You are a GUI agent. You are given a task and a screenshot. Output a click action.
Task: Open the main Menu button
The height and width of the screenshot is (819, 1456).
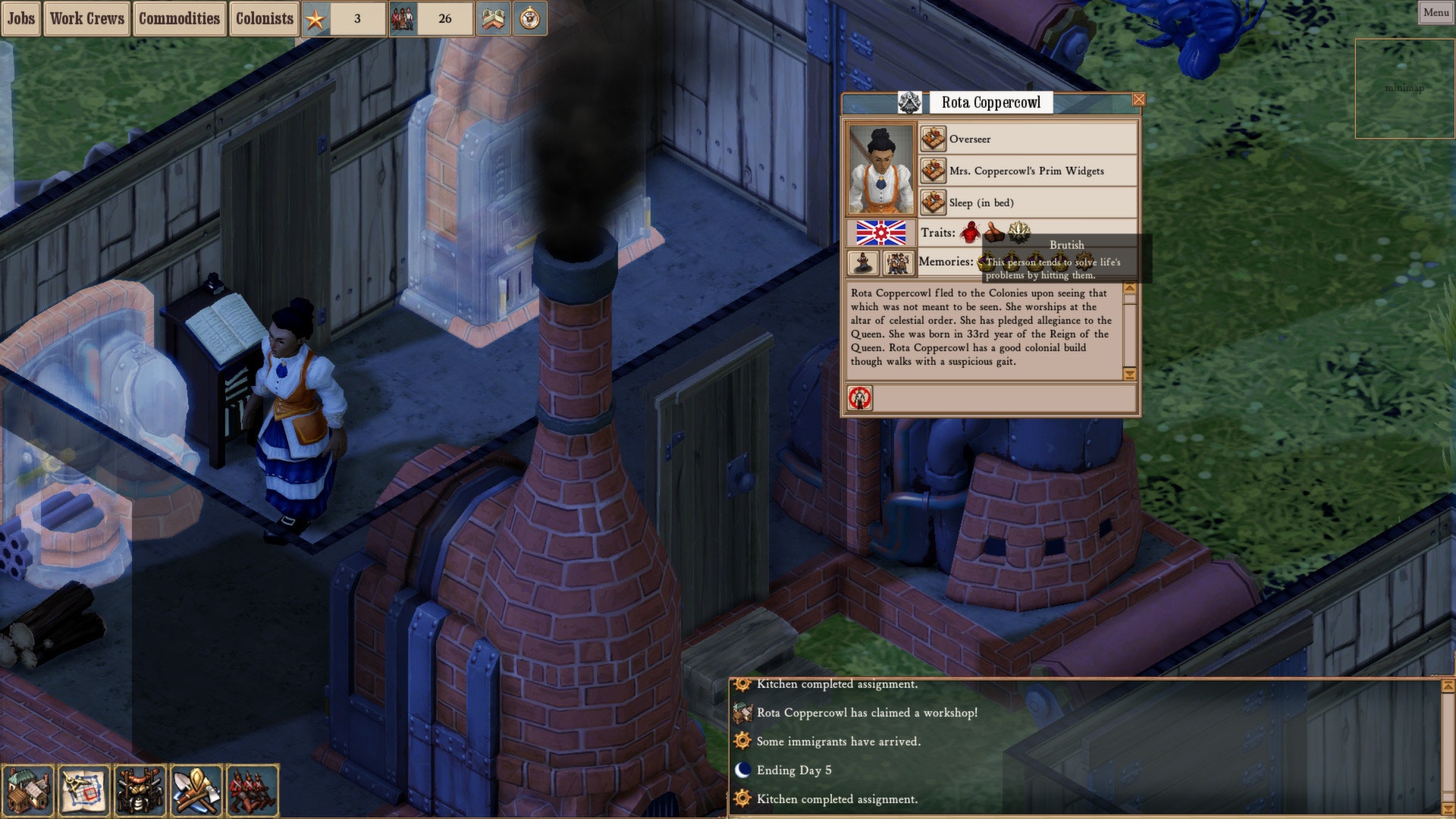tap(1436, 12)
